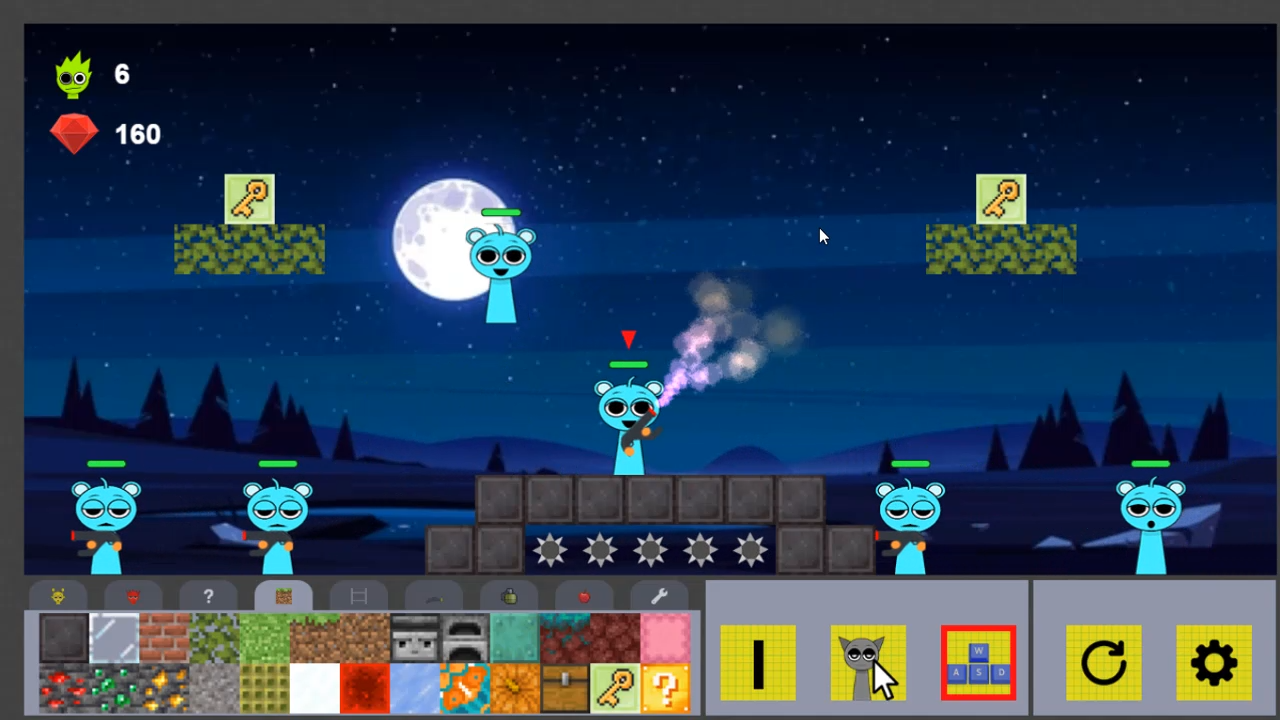
Task: Select the pink solid color block tile
Action: tap(662, 638)
